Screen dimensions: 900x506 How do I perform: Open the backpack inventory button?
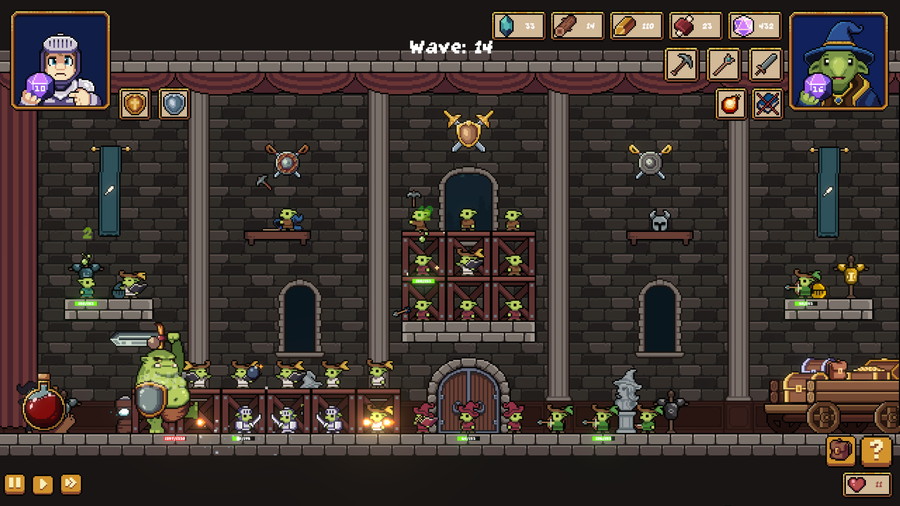(841, 451)
